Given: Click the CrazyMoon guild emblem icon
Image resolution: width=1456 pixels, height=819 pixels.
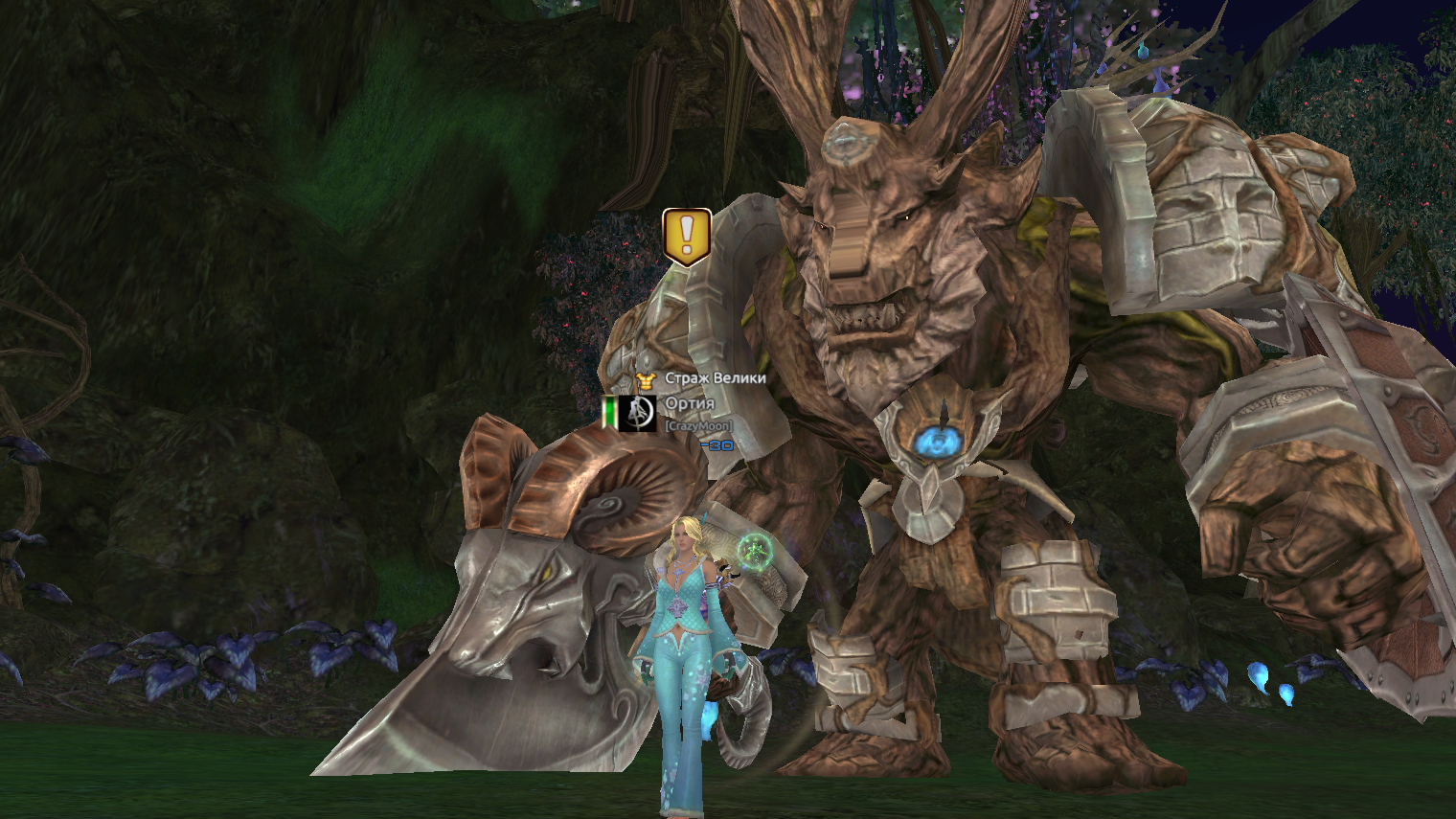Looking at the screenshot, I should coord(637,413).
